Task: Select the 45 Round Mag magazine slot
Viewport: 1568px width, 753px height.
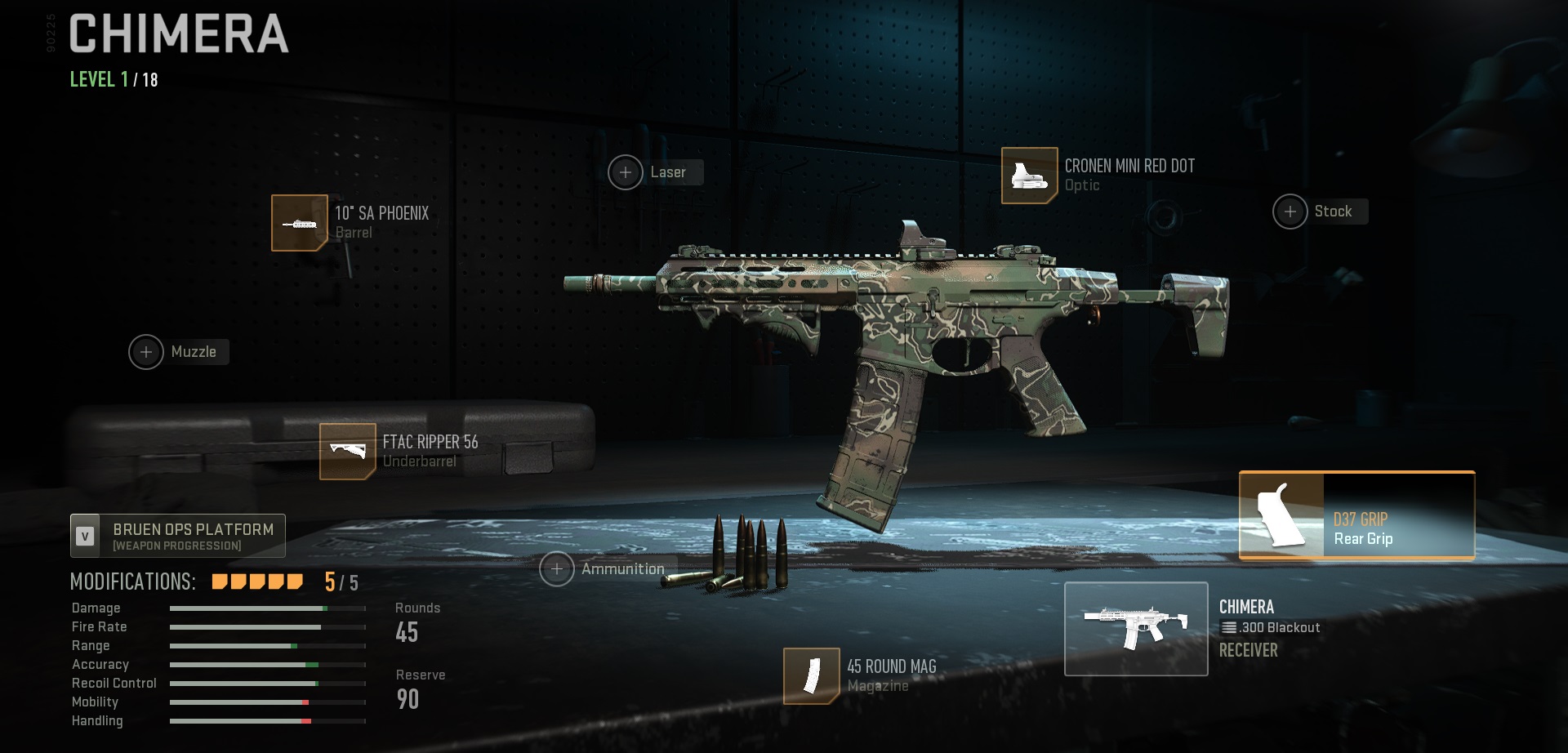Action: pos(812,675)
